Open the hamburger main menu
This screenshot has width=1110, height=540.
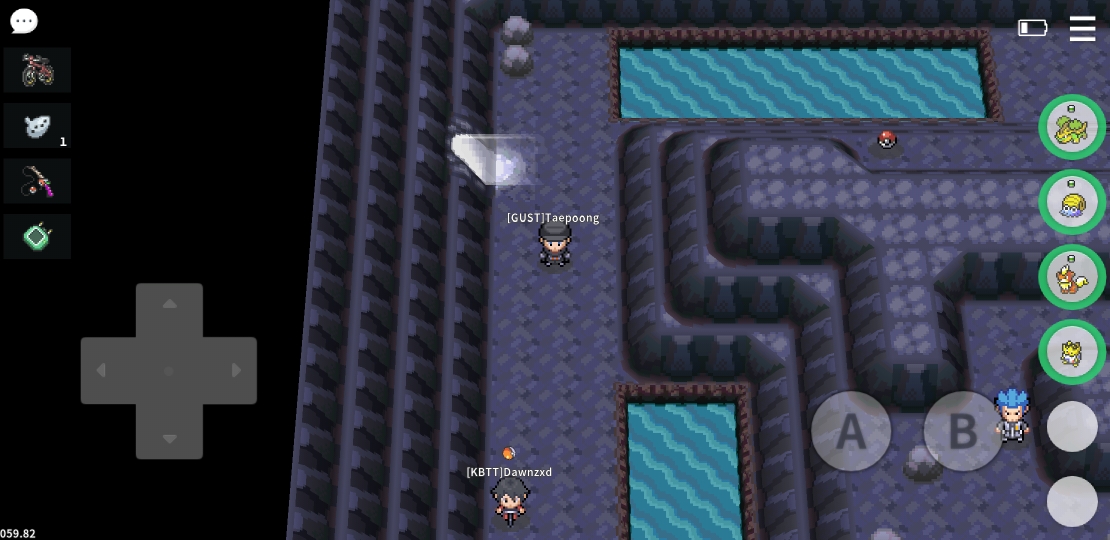(1082, 28)
